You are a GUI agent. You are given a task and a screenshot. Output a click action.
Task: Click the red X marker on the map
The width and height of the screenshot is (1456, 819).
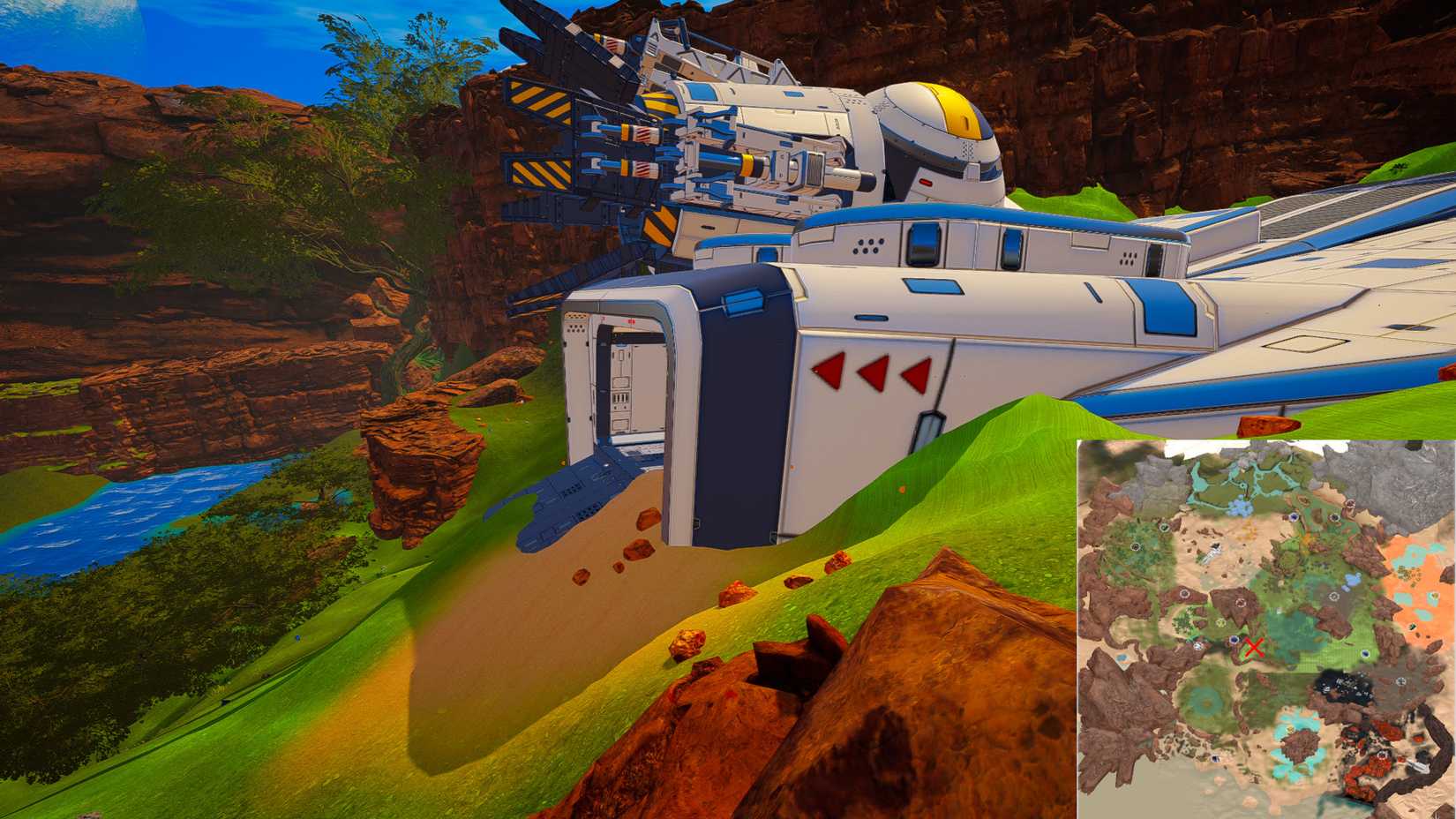click(1255, 647)
